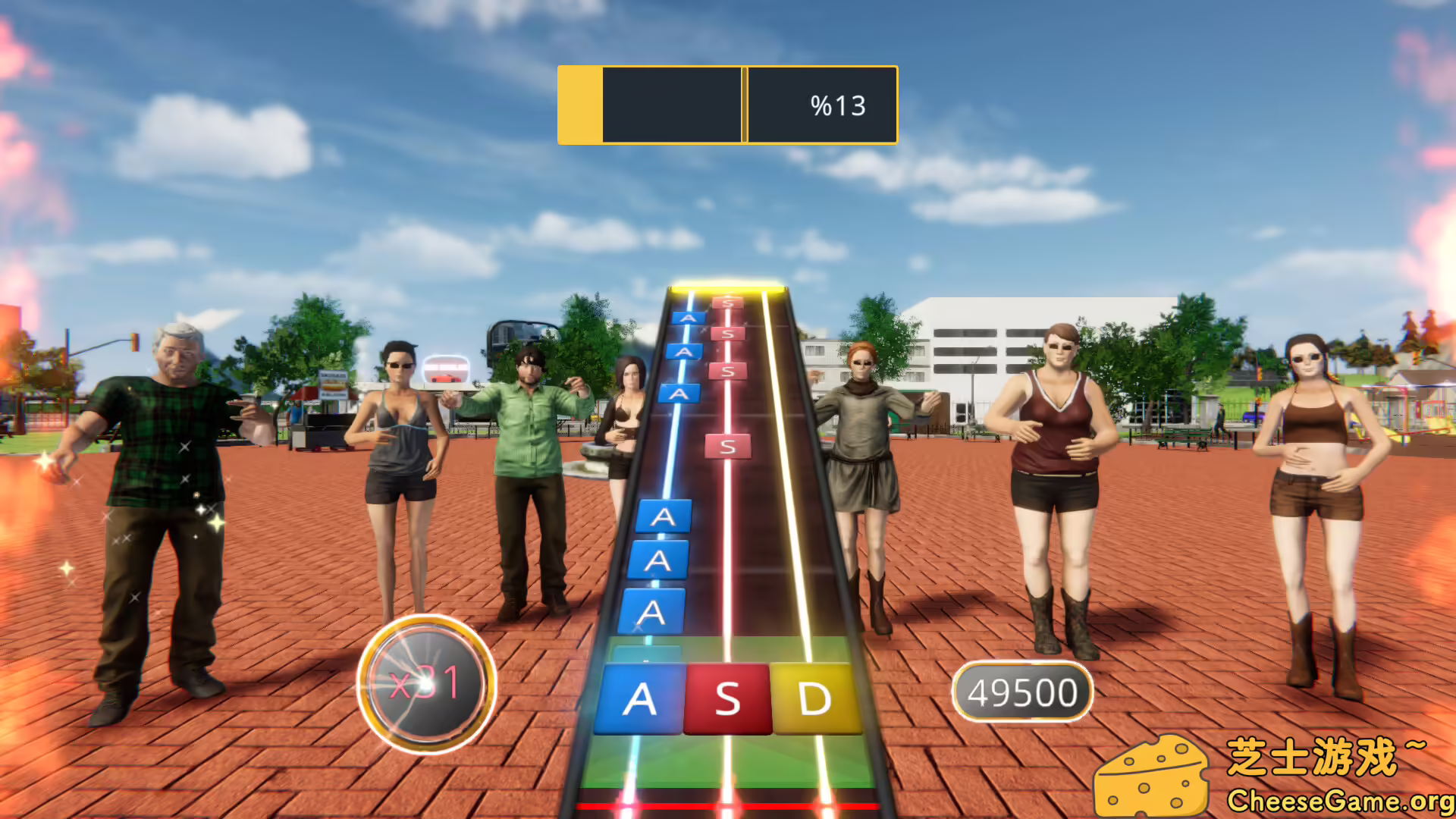Select the %13 panel section
The width and height of the screenshot is (1456, 819).
point(823,105)
